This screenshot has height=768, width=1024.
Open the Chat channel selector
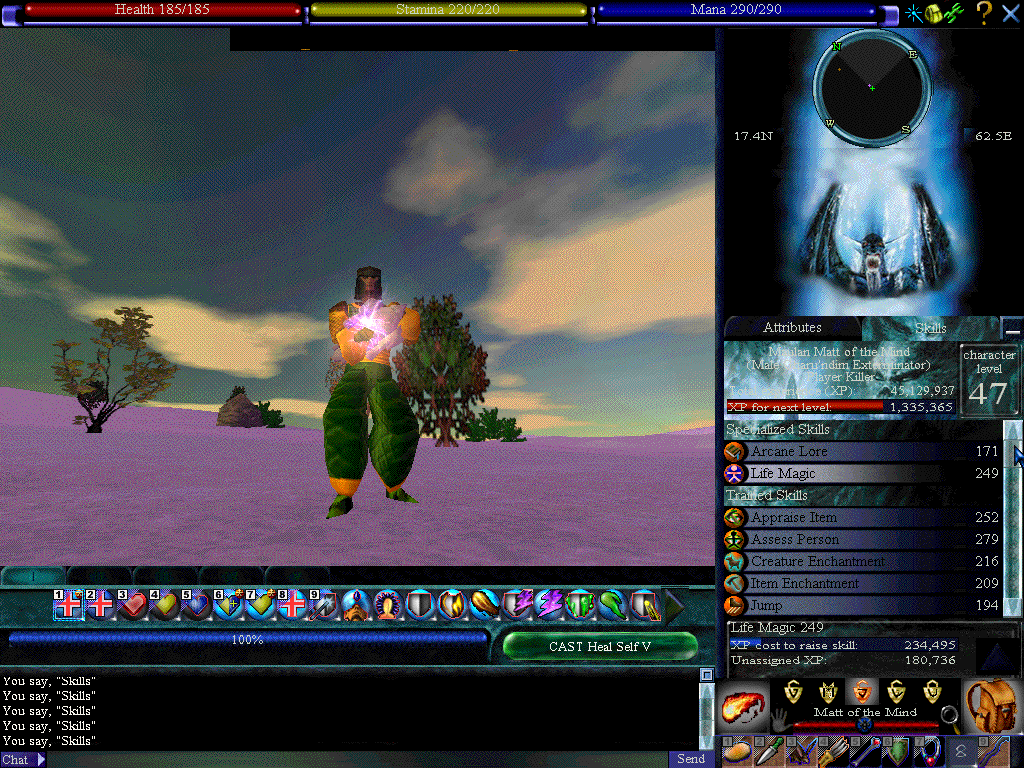24,760
